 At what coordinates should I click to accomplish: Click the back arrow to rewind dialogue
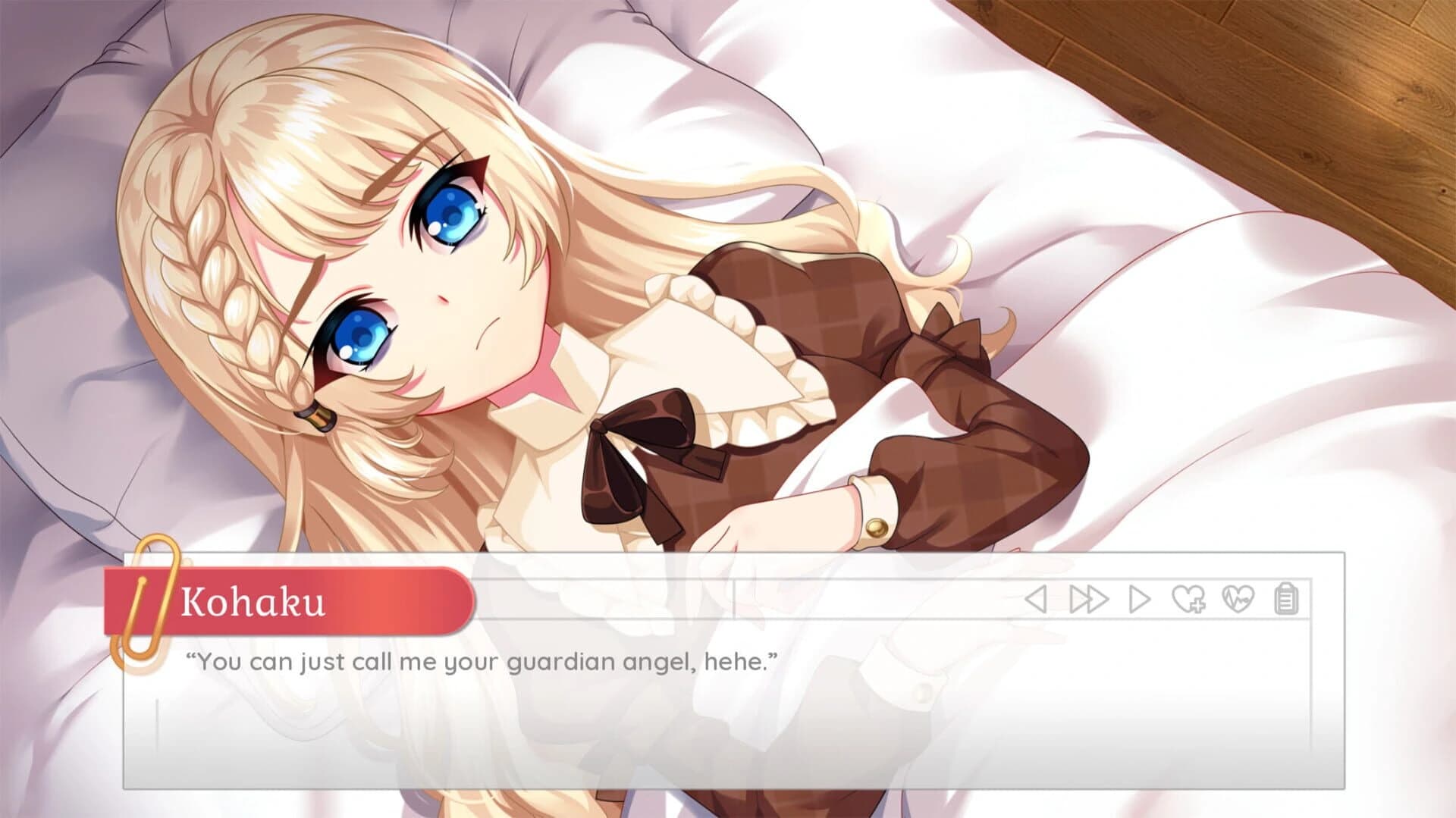pos(1037,597)
